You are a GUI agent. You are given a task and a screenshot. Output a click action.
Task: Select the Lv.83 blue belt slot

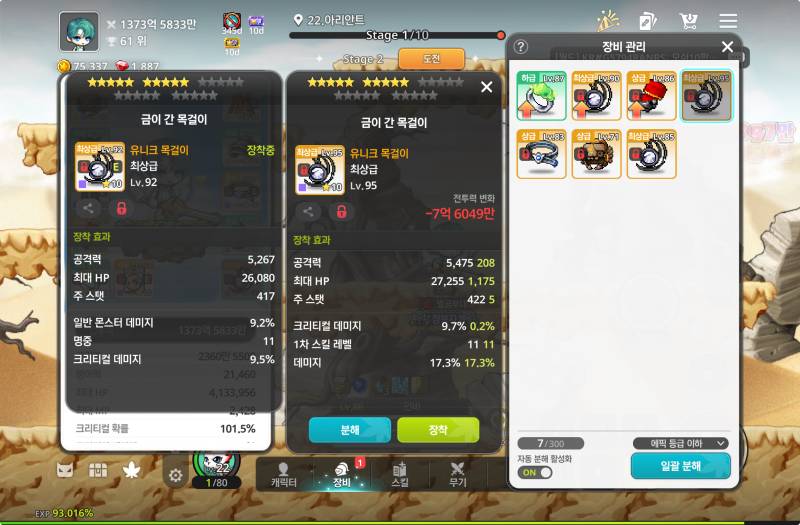click(541, 154)
